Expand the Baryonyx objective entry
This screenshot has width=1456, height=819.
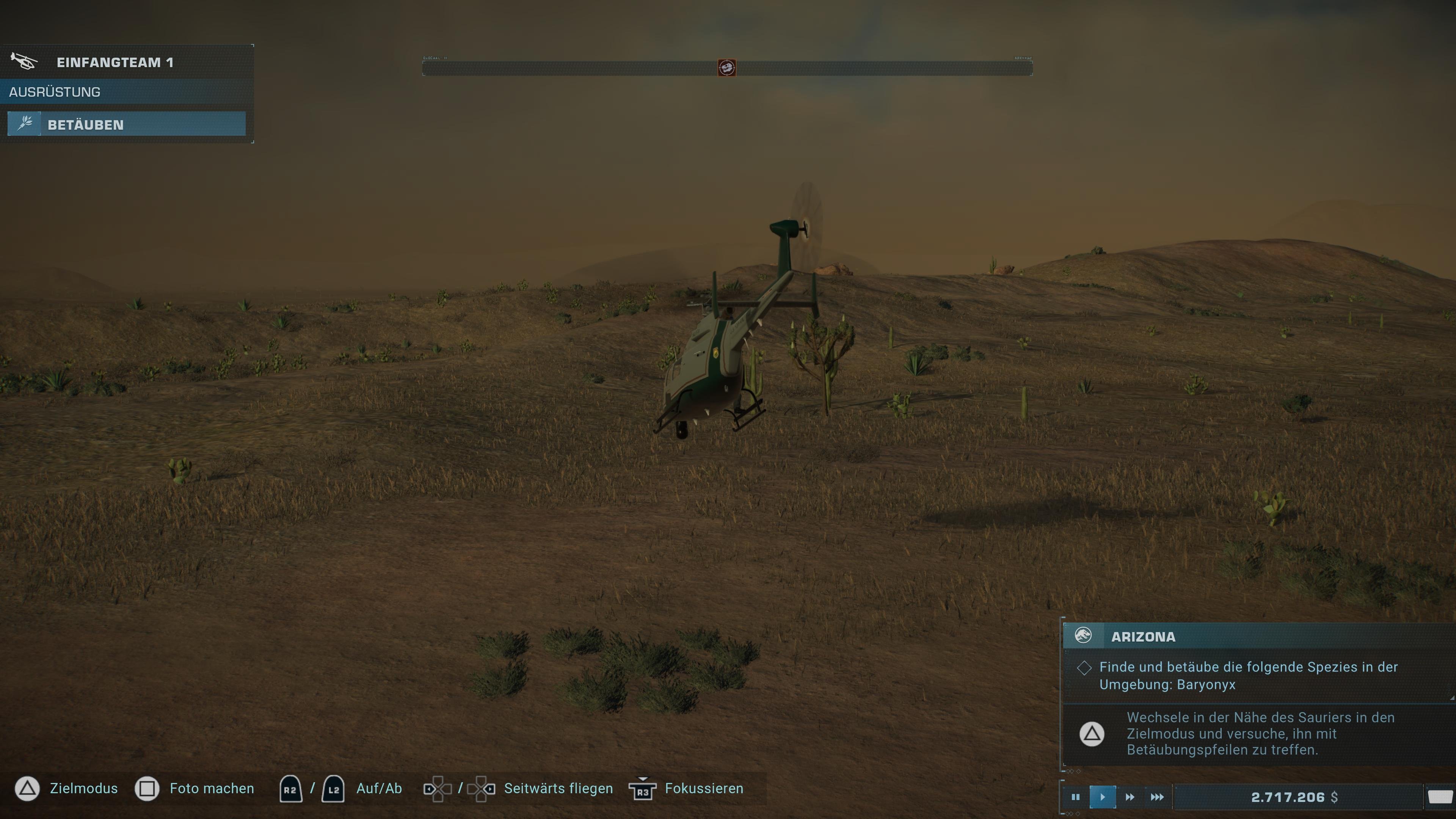pos(1244,676)
